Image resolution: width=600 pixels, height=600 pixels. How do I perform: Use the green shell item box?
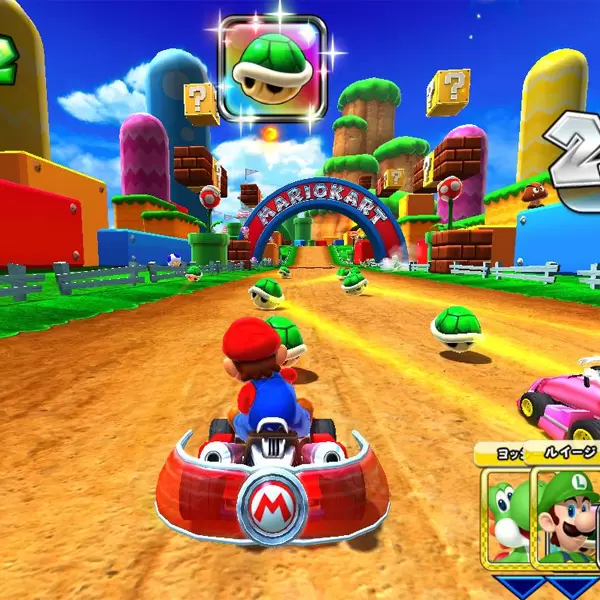tap(273, 67)
